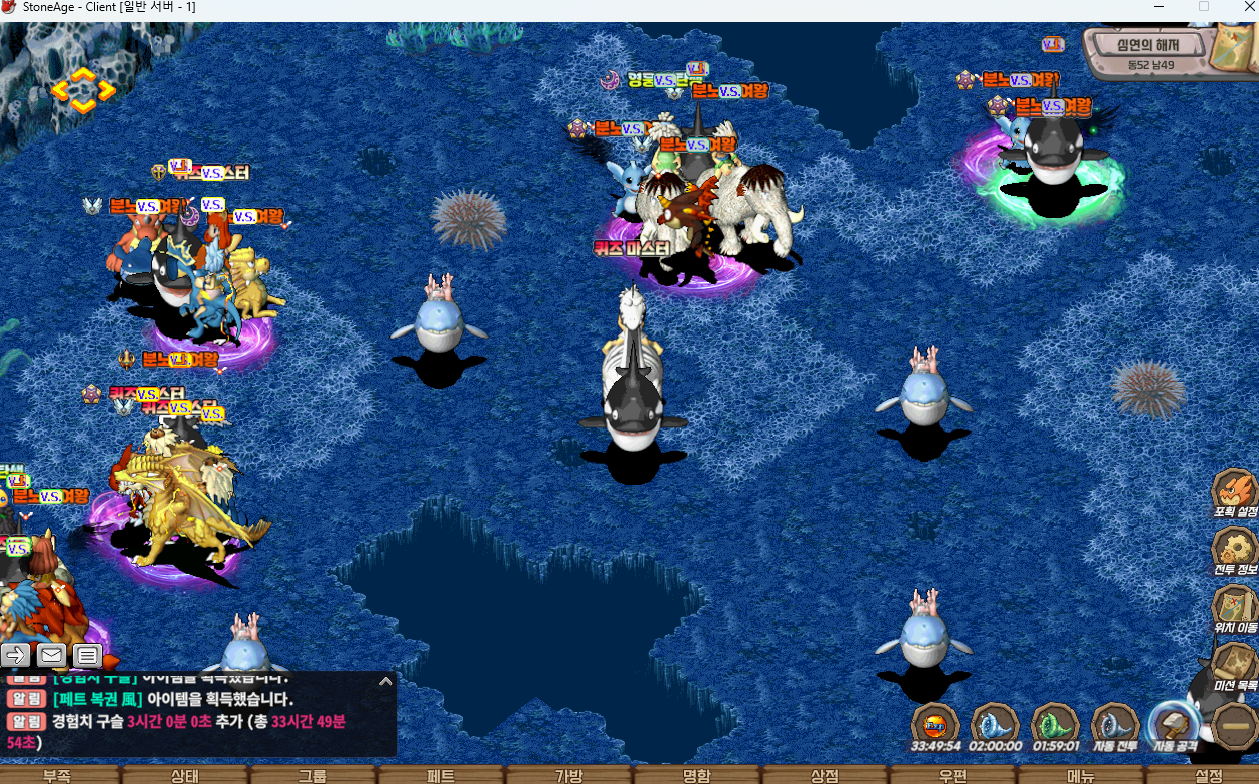Toggle the 자동 전투 auto battle icon

(1114, 725)
